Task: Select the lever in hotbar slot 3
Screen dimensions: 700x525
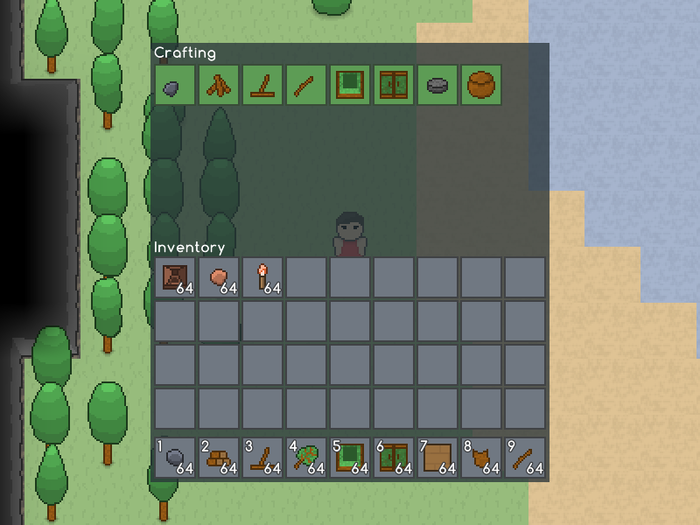Action: [262, 458]
